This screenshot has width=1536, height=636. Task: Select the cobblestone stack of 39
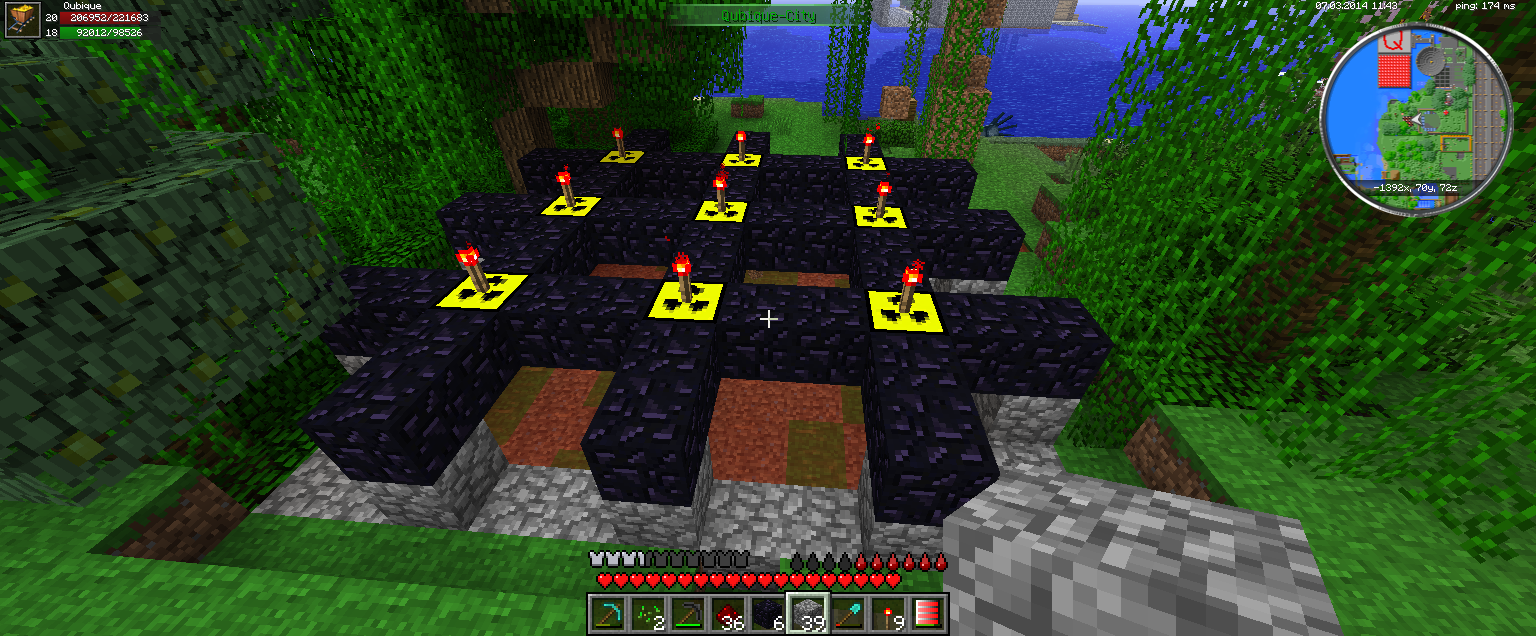tap(807, 614)
